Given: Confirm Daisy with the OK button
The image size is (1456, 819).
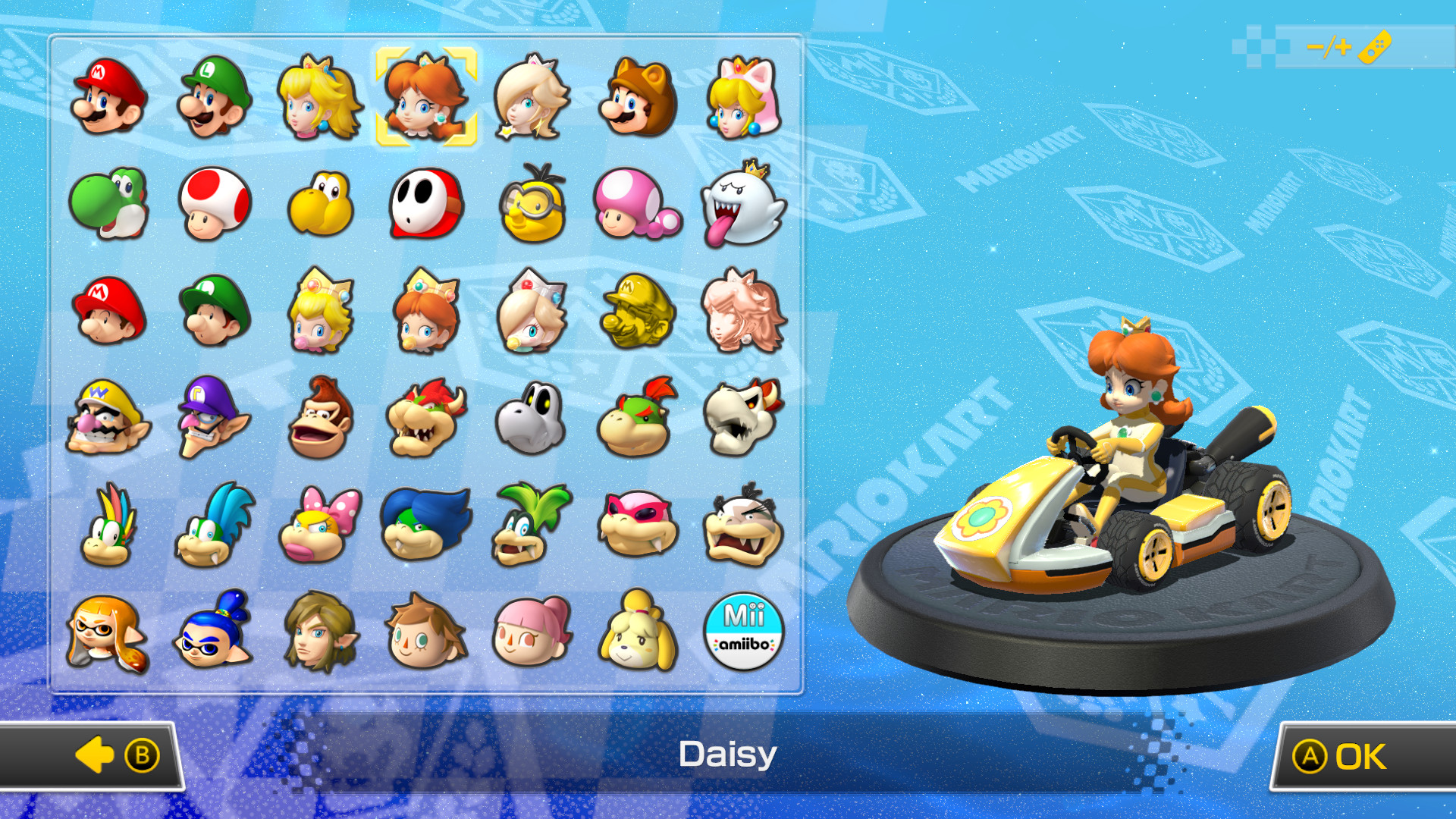Looking at the screenshot, I should pyautogui.click(x=1365, y=755).
